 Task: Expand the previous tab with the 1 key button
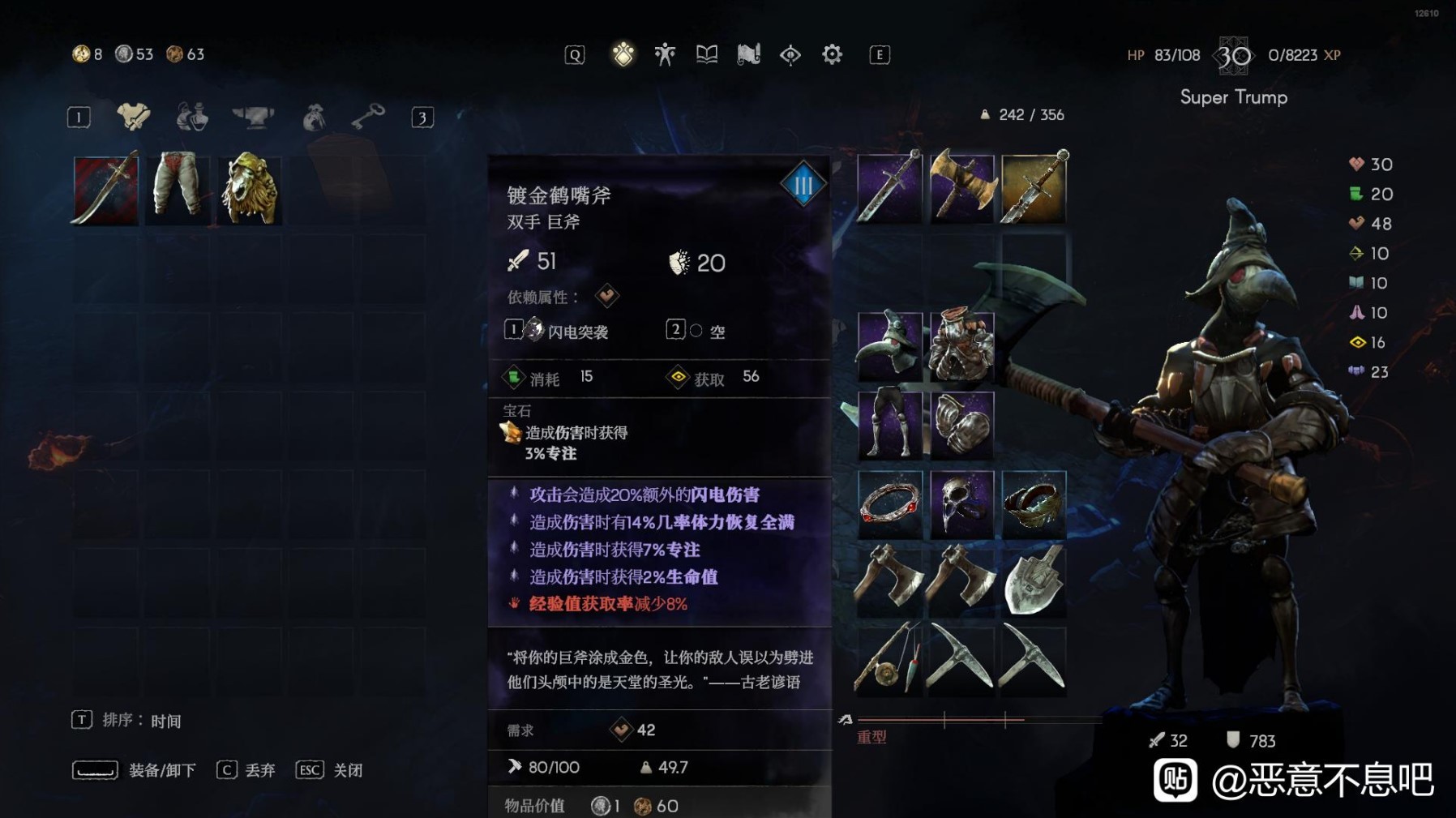pos(79,116)
